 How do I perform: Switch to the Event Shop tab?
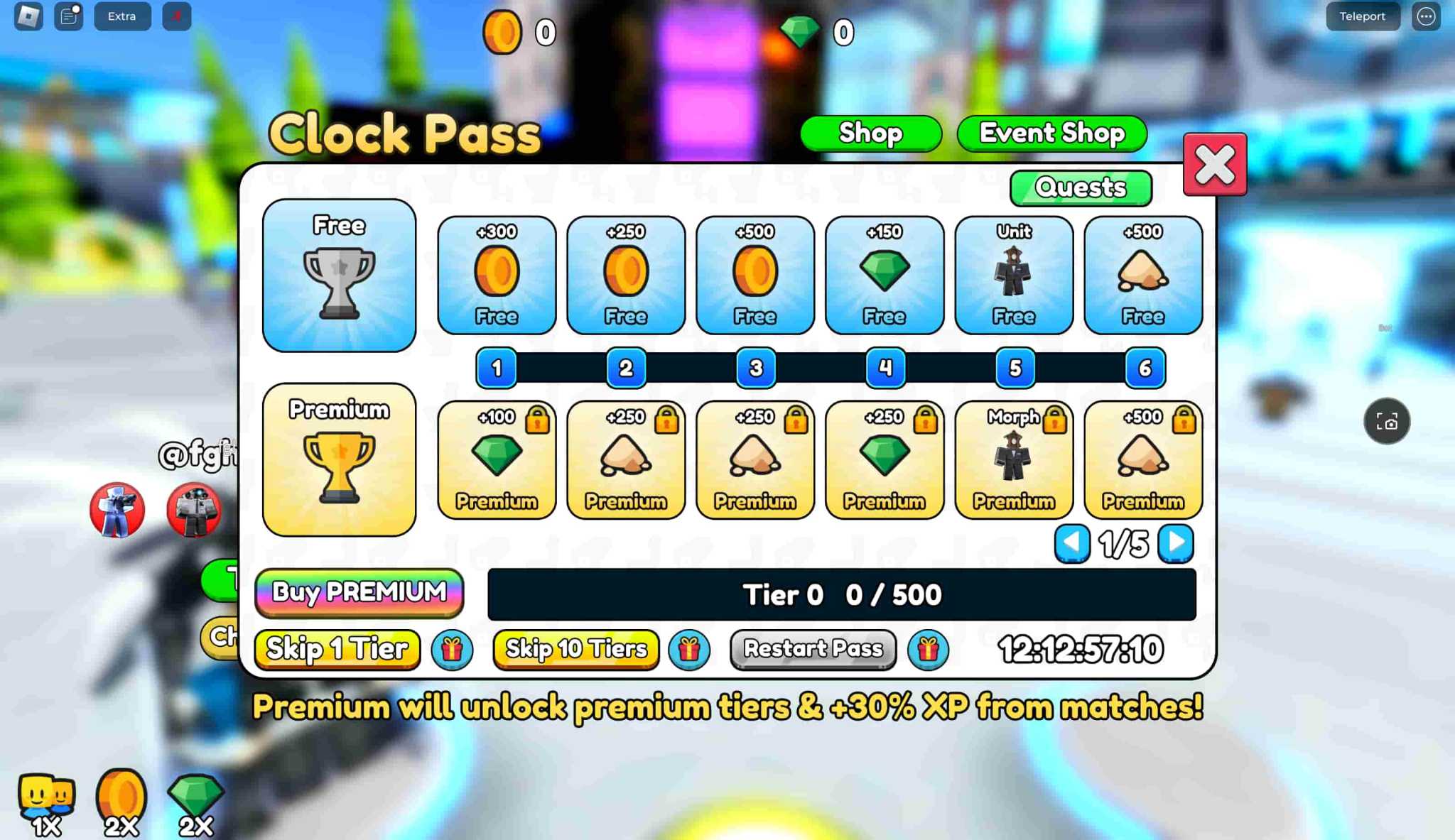click(x=1051, y=133)
